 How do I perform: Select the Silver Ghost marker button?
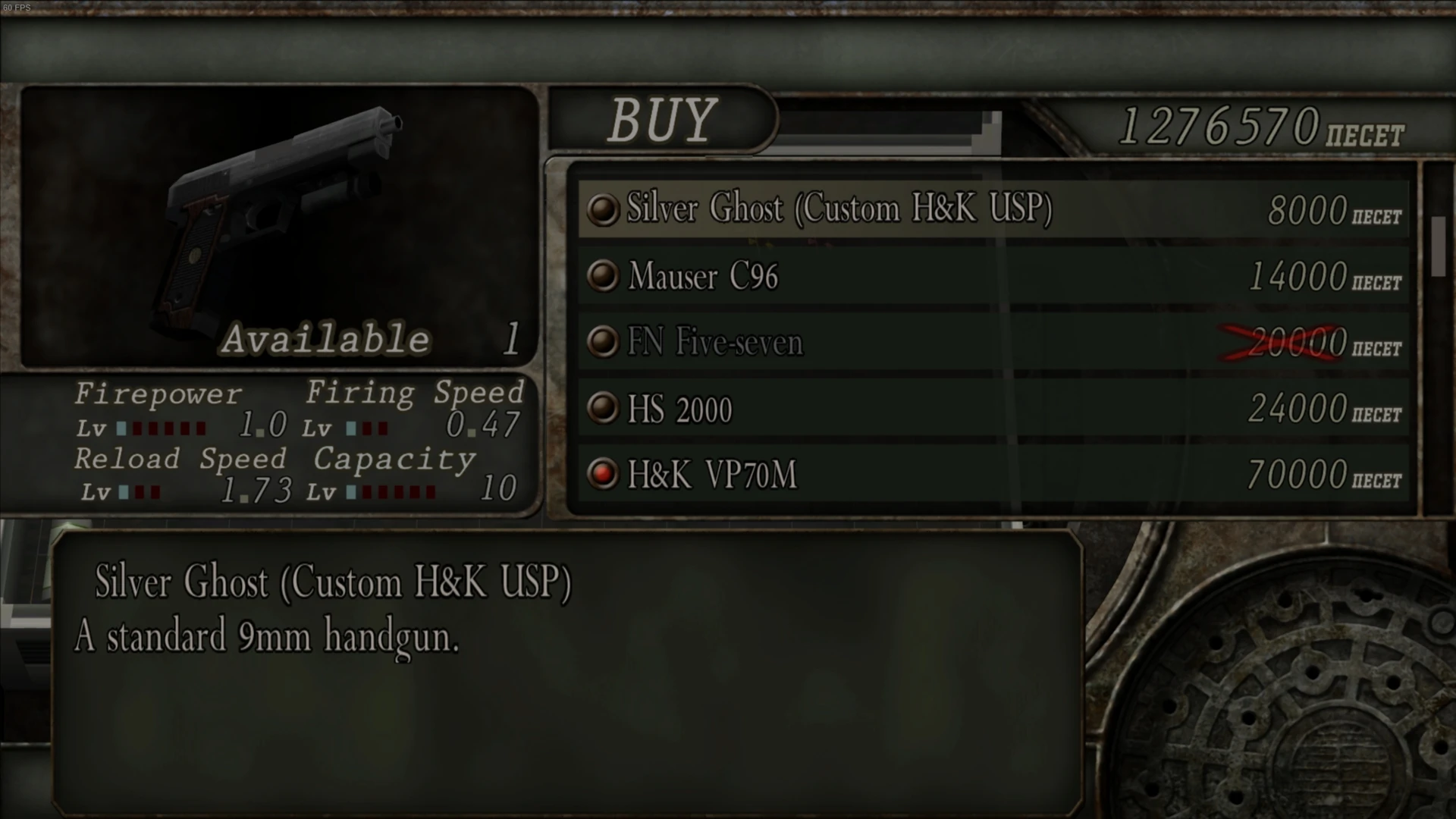(x=603, y=210)
